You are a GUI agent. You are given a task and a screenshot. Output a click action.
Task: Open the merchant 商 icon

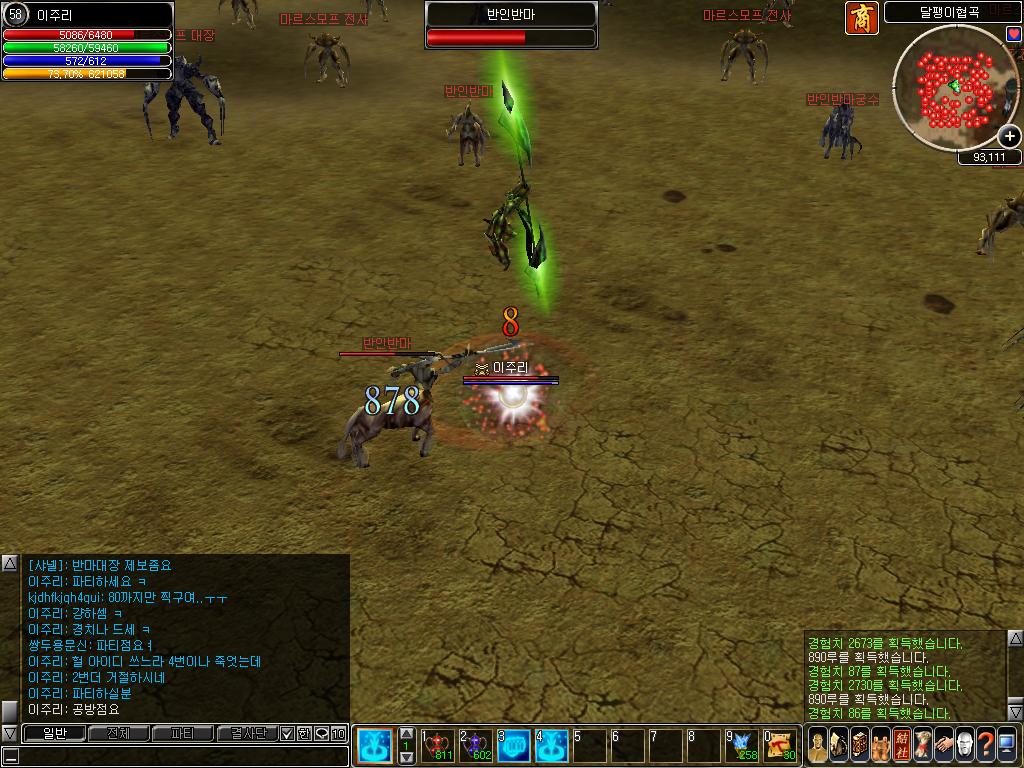(x=861, y=18)
